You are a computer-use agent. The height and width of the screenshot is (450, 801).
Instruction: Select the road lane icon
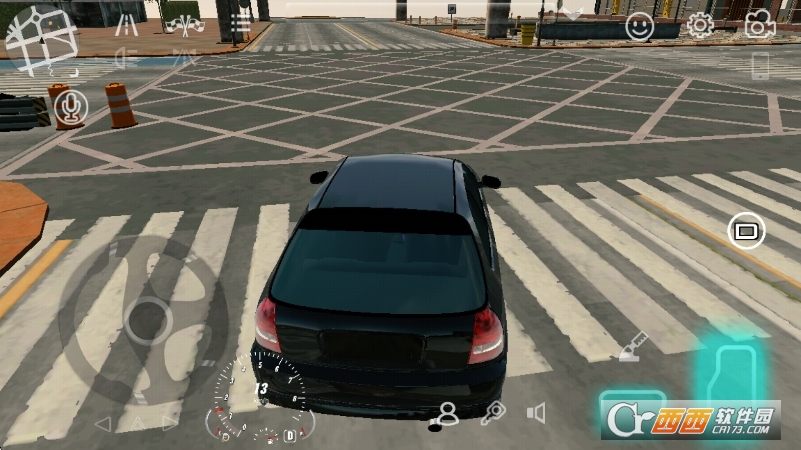[126, 24]
